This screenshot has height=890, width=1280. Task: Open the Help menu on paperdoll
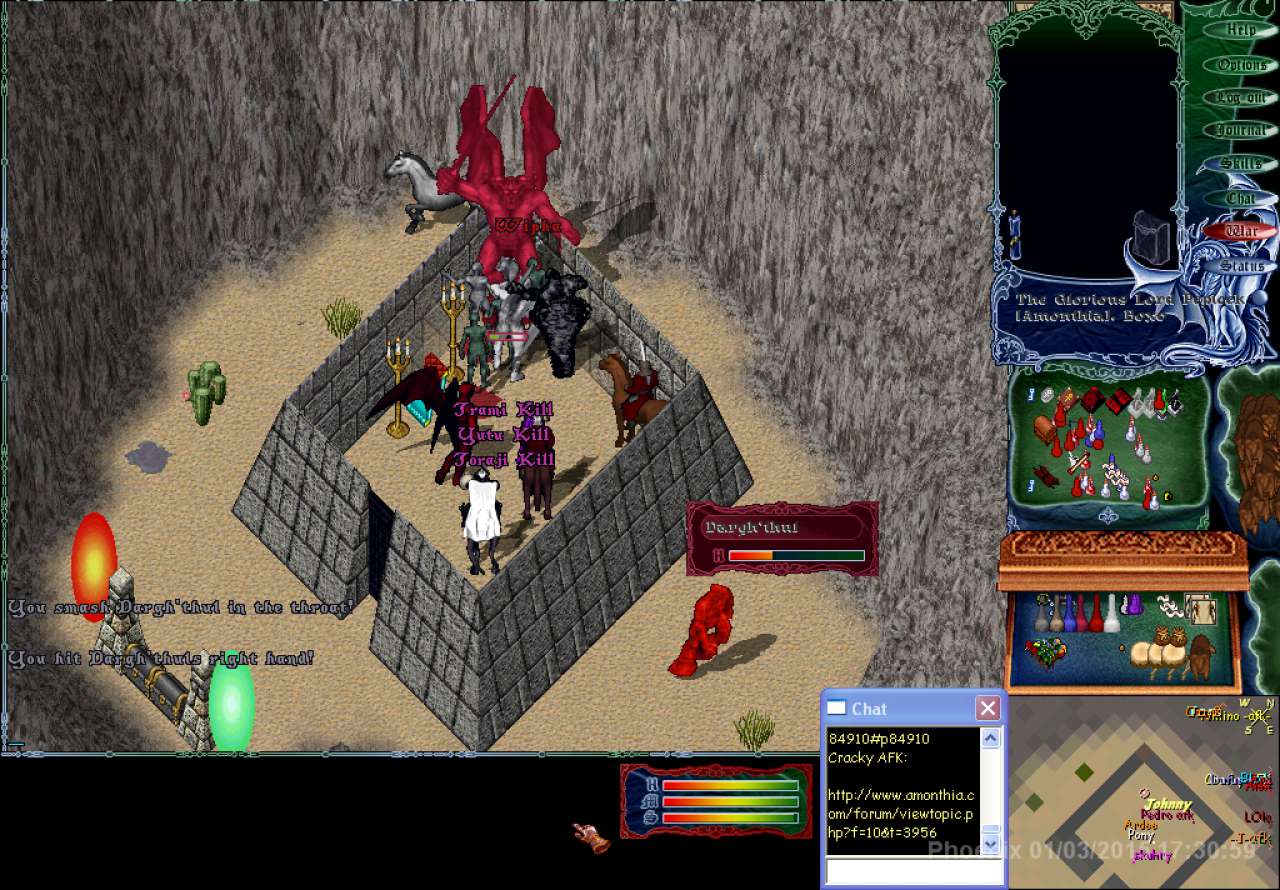[x=1241, y=30]
